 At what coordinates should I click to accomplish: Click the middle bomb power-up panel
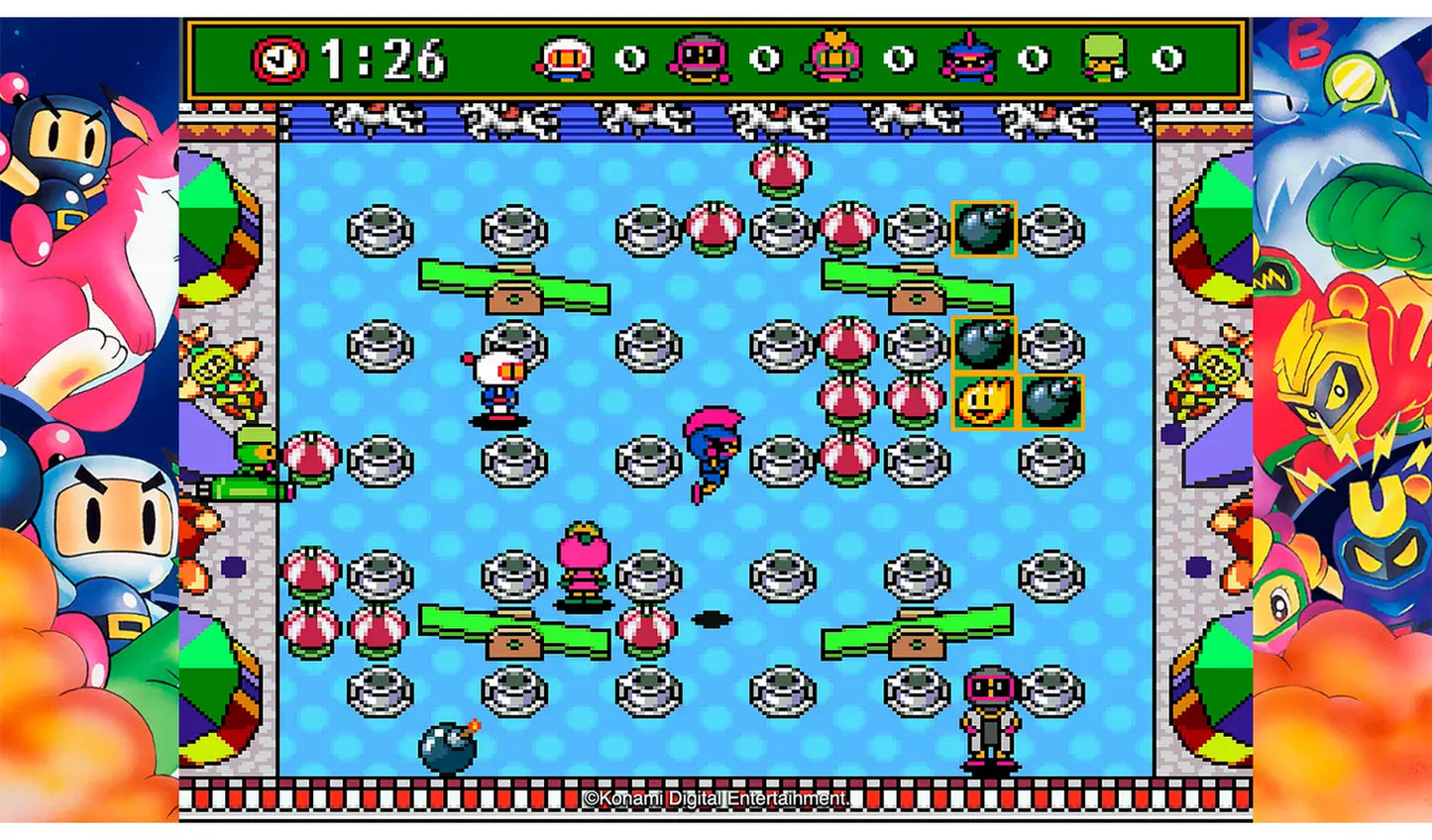pos(986,345)
